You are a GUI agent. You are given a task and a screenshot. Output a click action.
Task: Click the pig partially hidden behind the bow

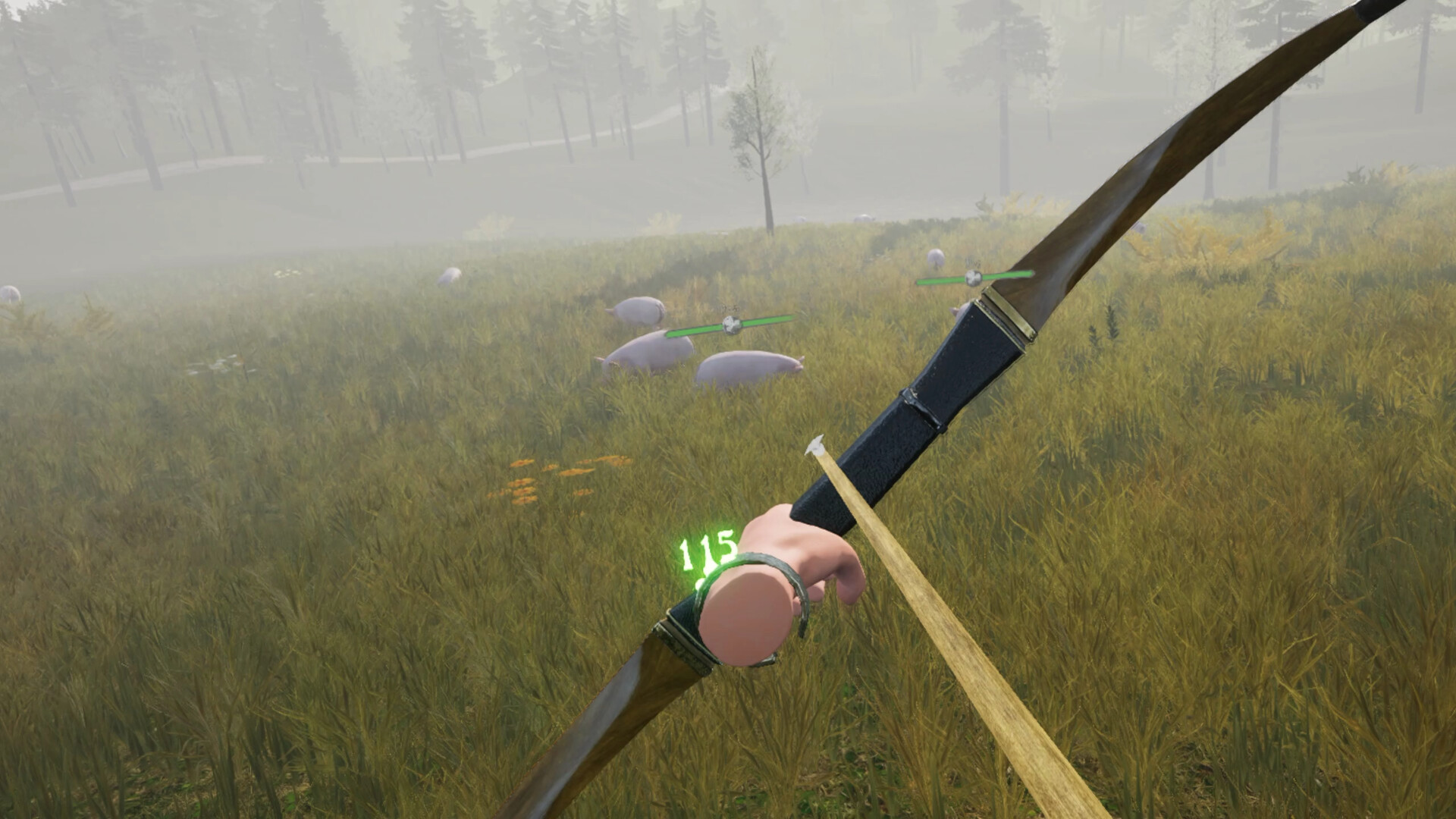959,311
